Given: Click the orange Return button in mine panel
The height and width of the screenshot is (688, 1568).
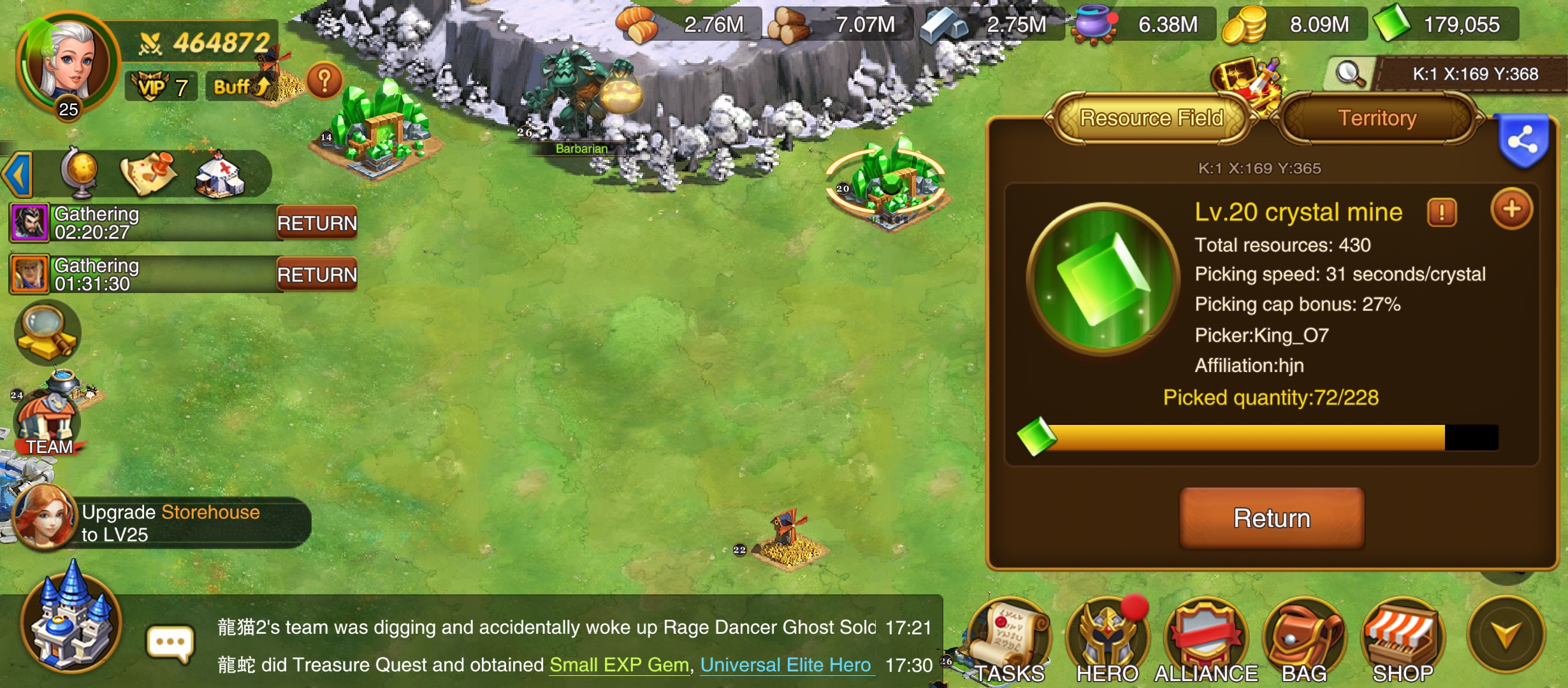Looking at the screenshot, I should tap(1272, 518).
